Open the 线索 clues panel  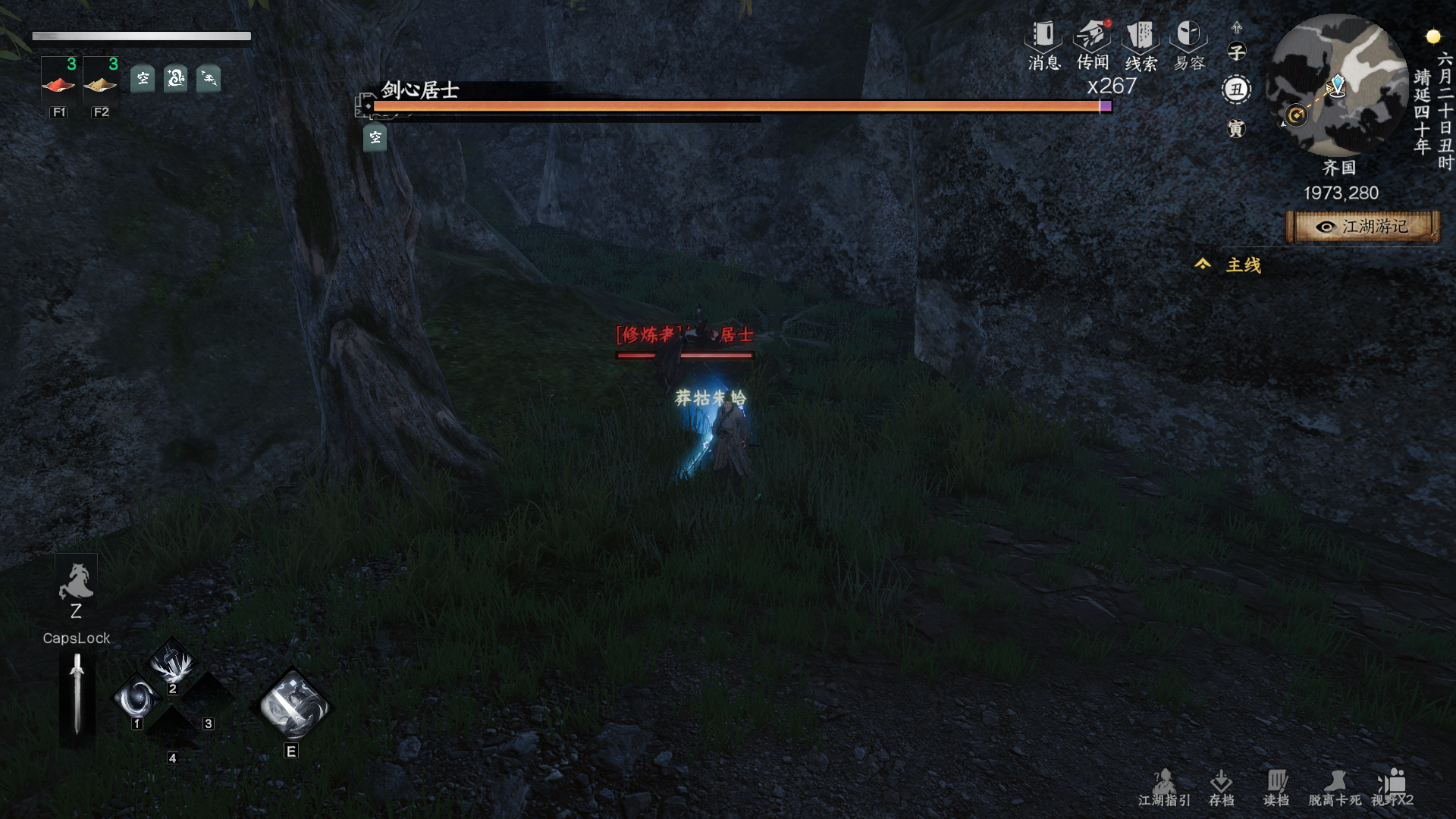click(x=1141, y=44)
